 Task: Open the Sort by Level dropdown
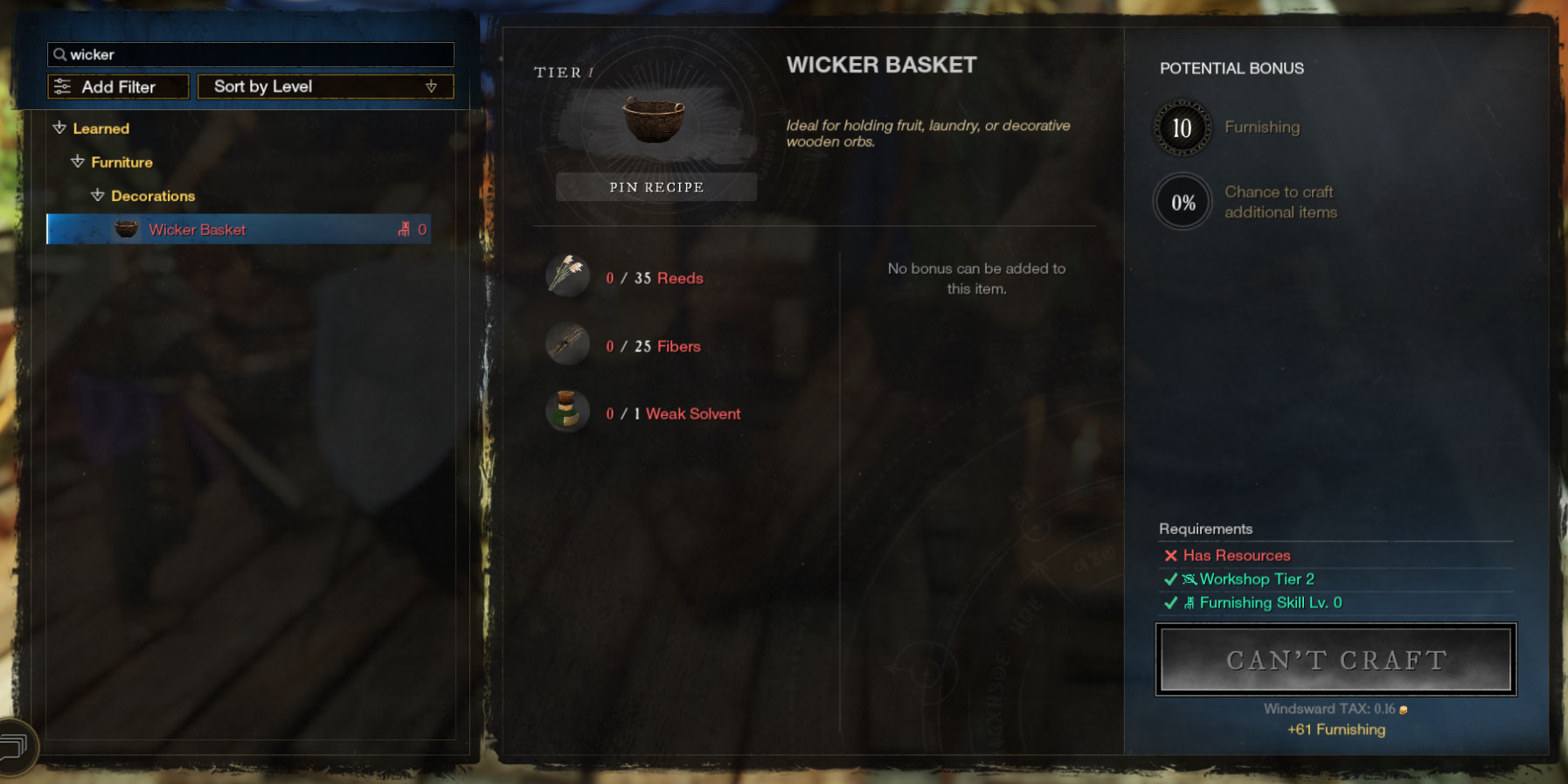point(324,86)
